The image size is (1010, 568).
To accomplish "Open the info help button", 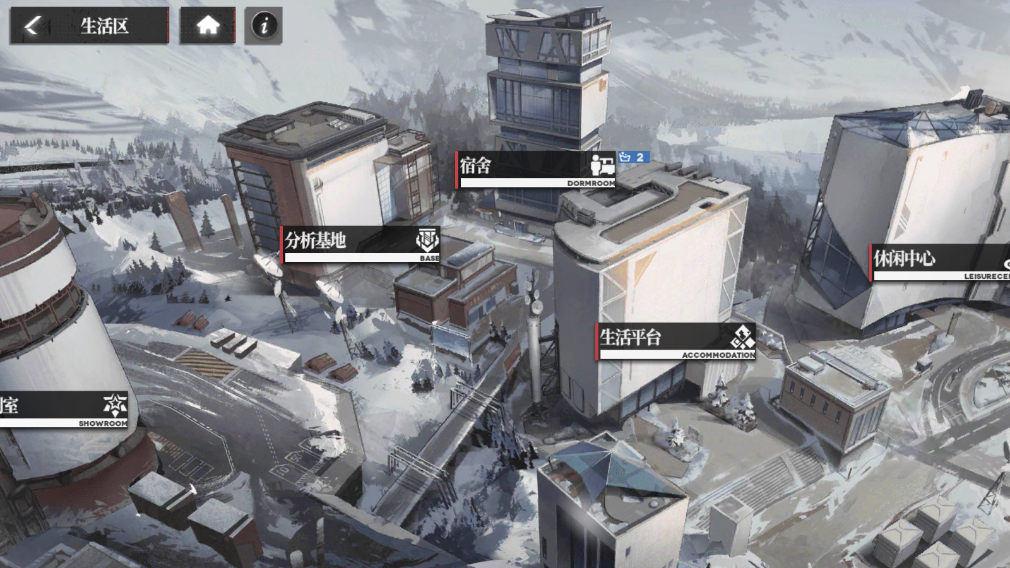I will [x=263, y=26].
